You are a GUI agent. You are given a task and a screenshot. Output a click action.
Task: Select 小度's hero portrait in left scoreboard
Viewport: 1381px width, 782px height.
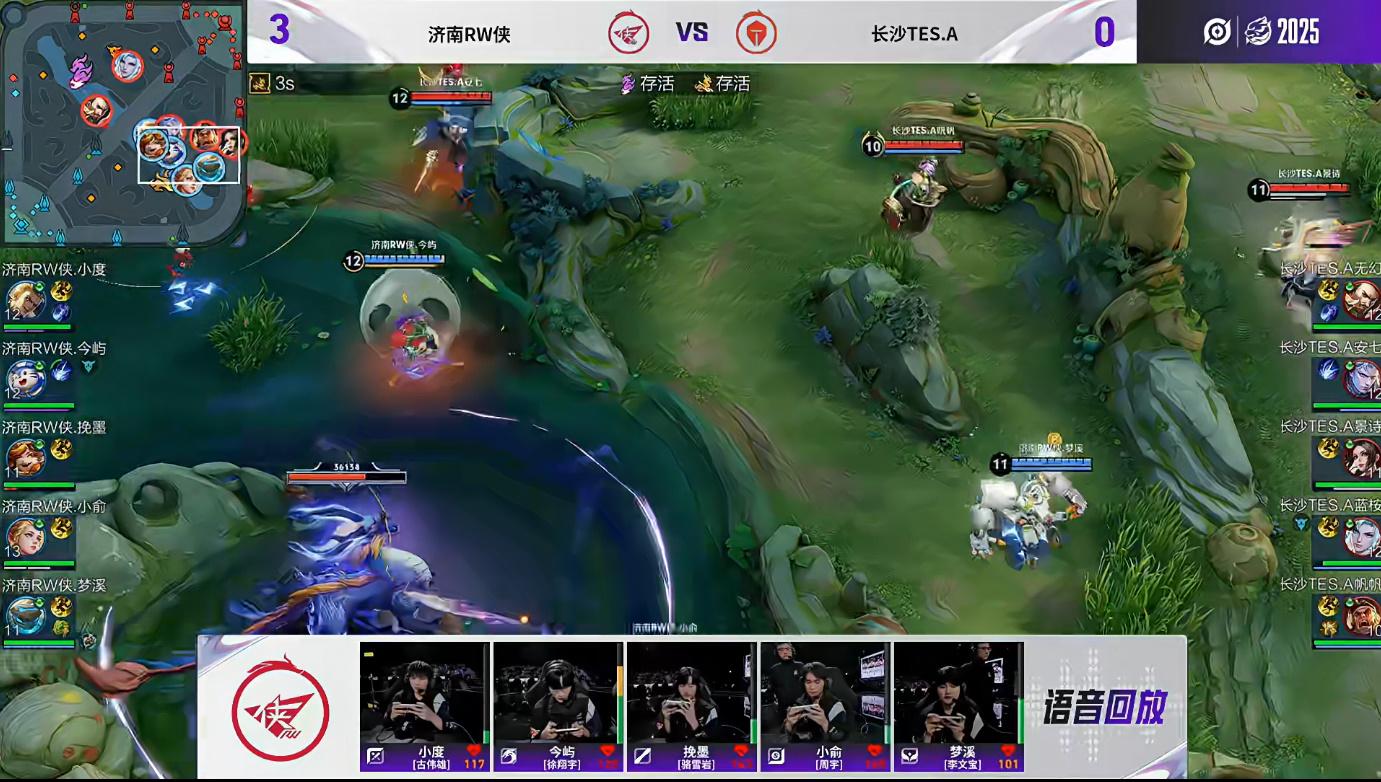[x=24, y=300]
